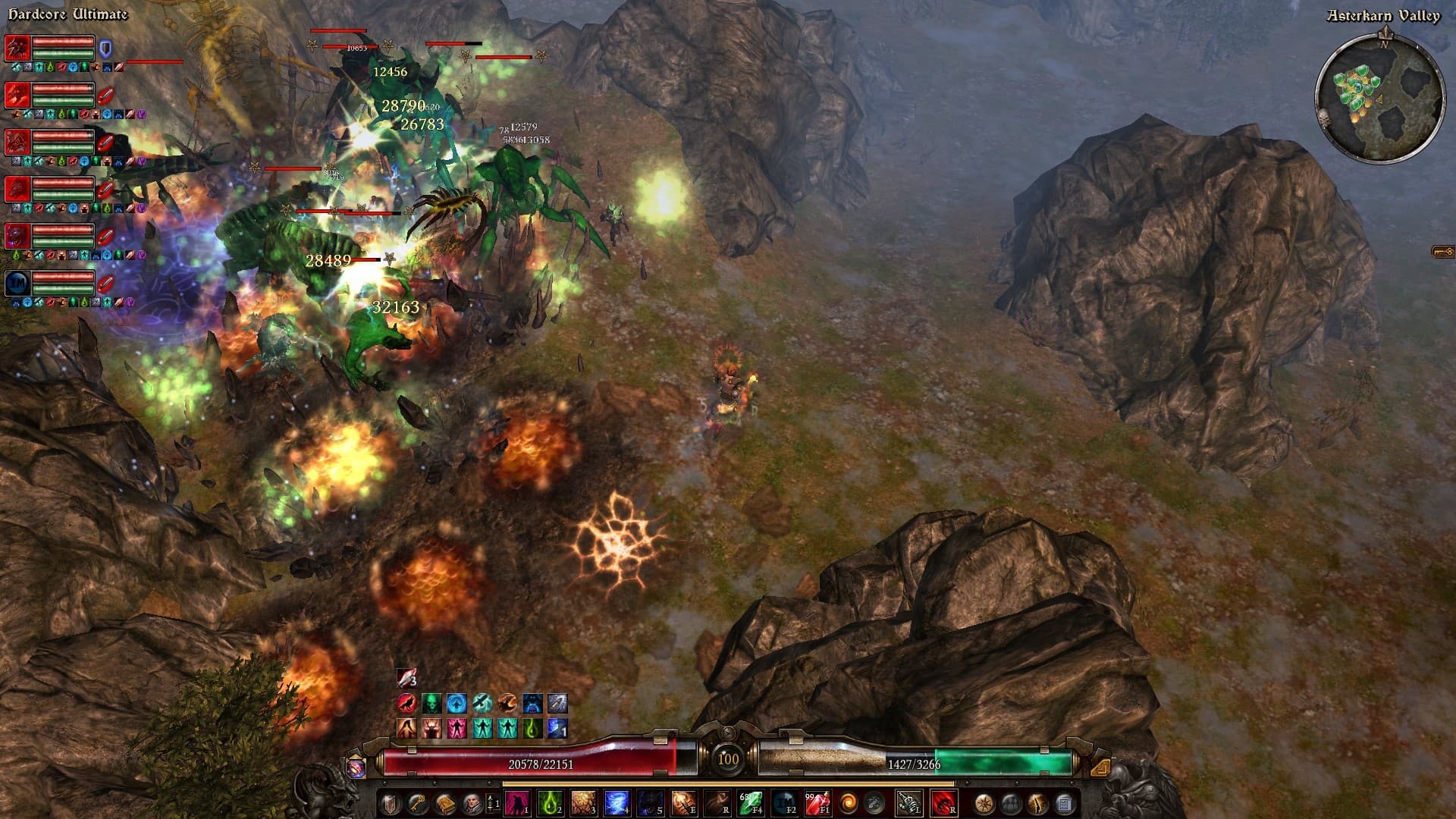Click the golden key menu icon
This screenshot has height=819, width=1456.
tap(418, 803)
